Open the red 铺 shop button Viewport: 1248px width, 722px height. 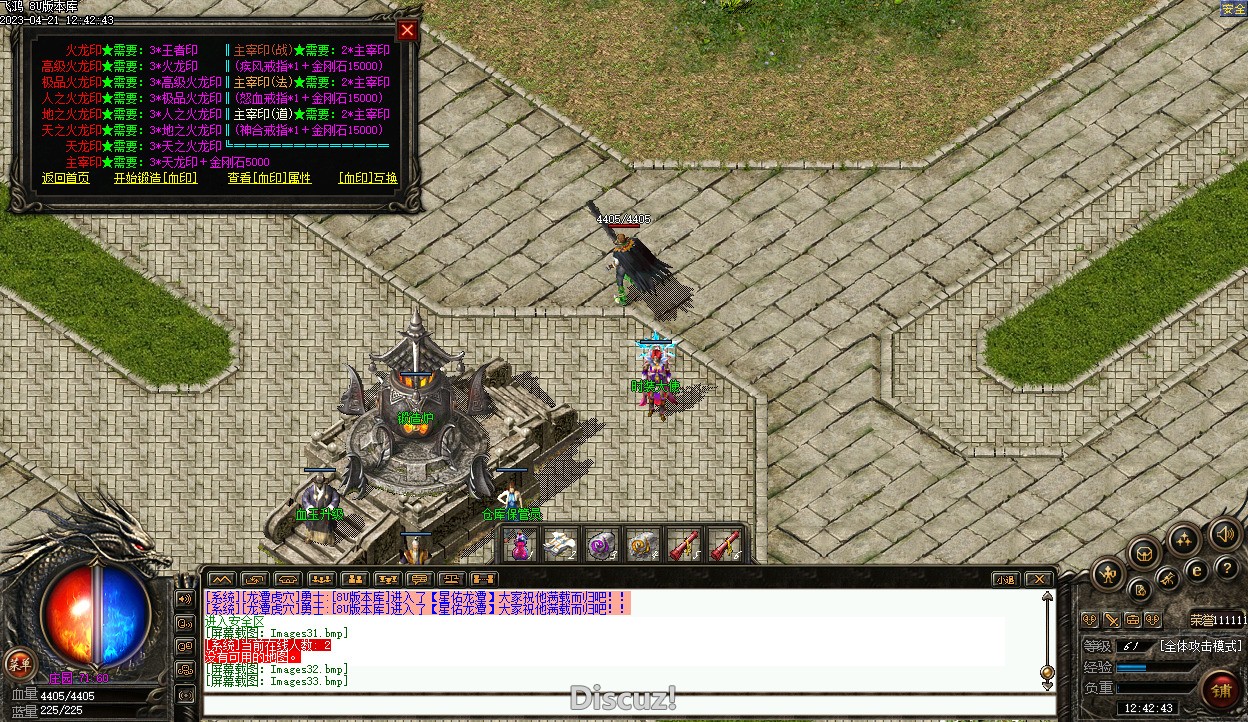tap(1221, 690)
